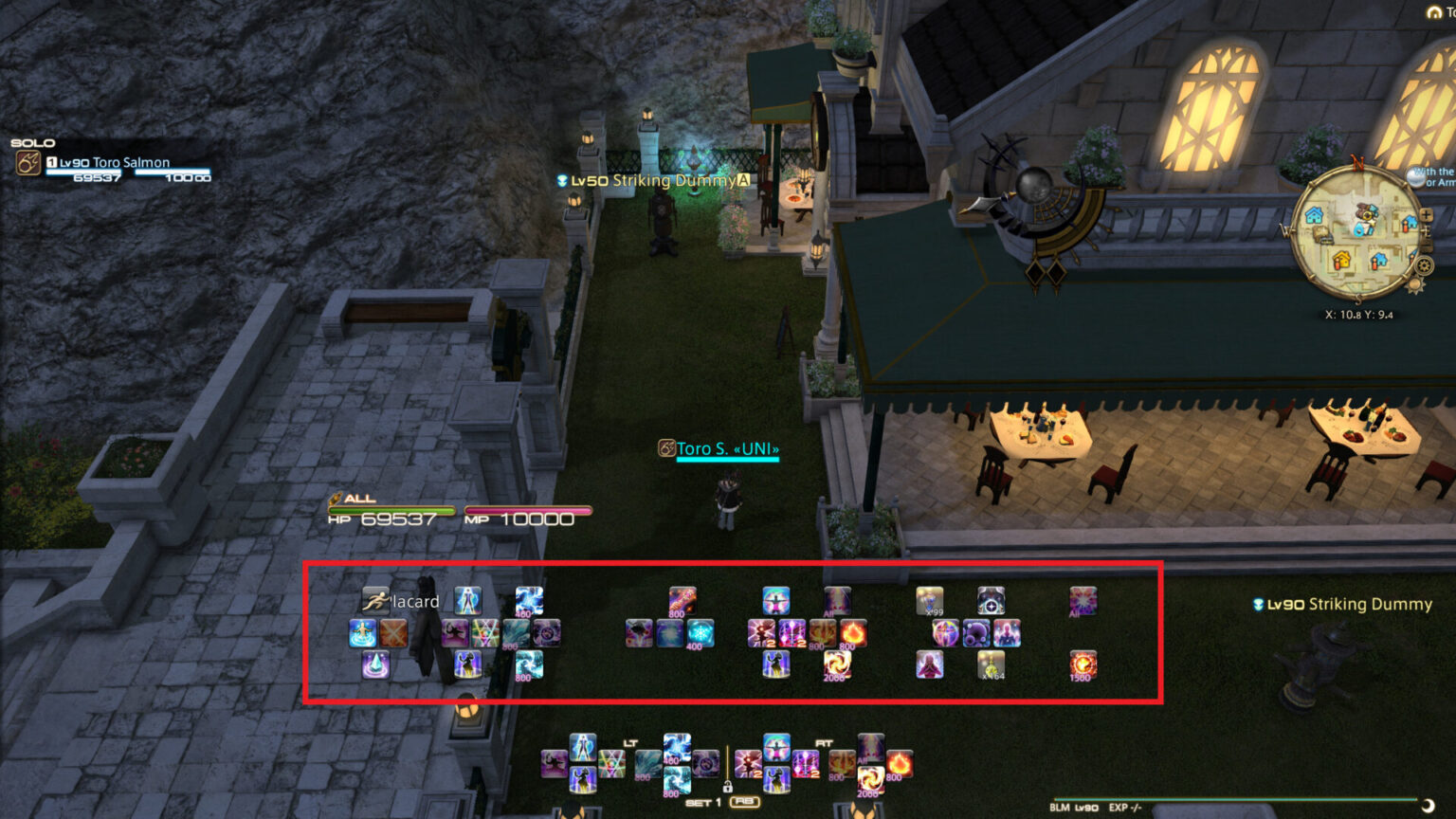Click the sun icon below the minimap gear
The height and width of the screenshot is (819, 1456).
[x=1417, y=285]
